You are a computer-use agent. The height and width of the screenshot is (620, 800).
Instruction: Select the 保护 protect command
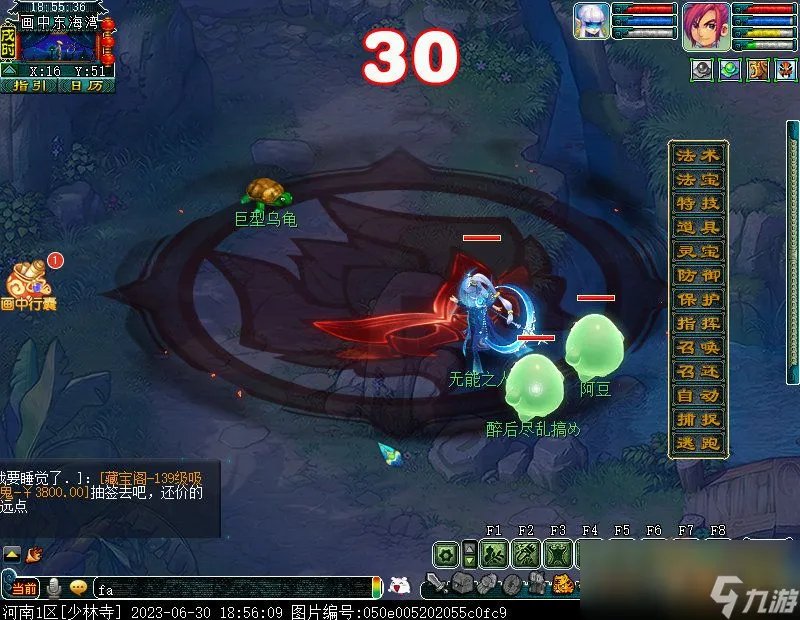[x=698, y=299]
